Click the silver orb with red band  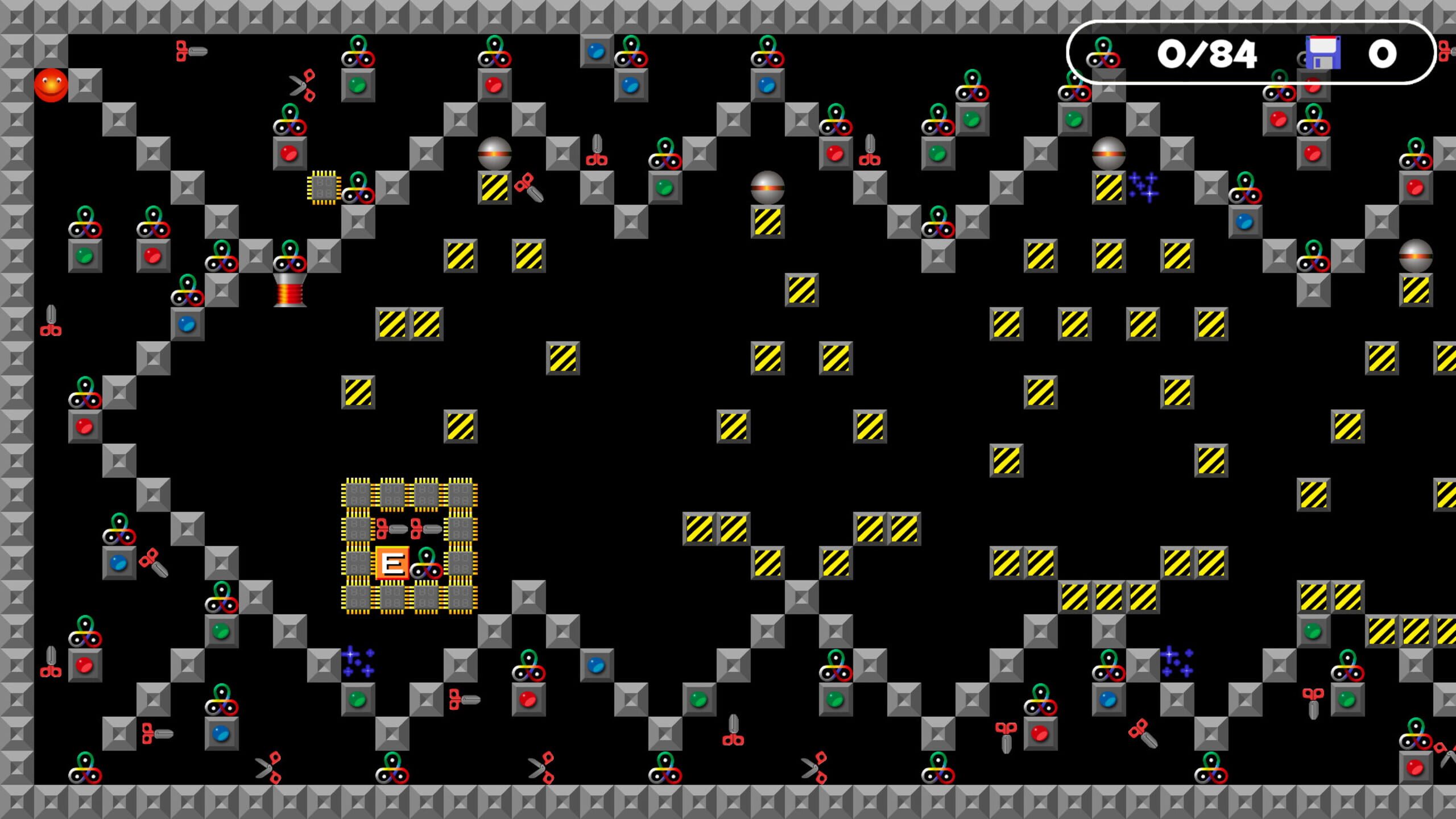[494, 152]
